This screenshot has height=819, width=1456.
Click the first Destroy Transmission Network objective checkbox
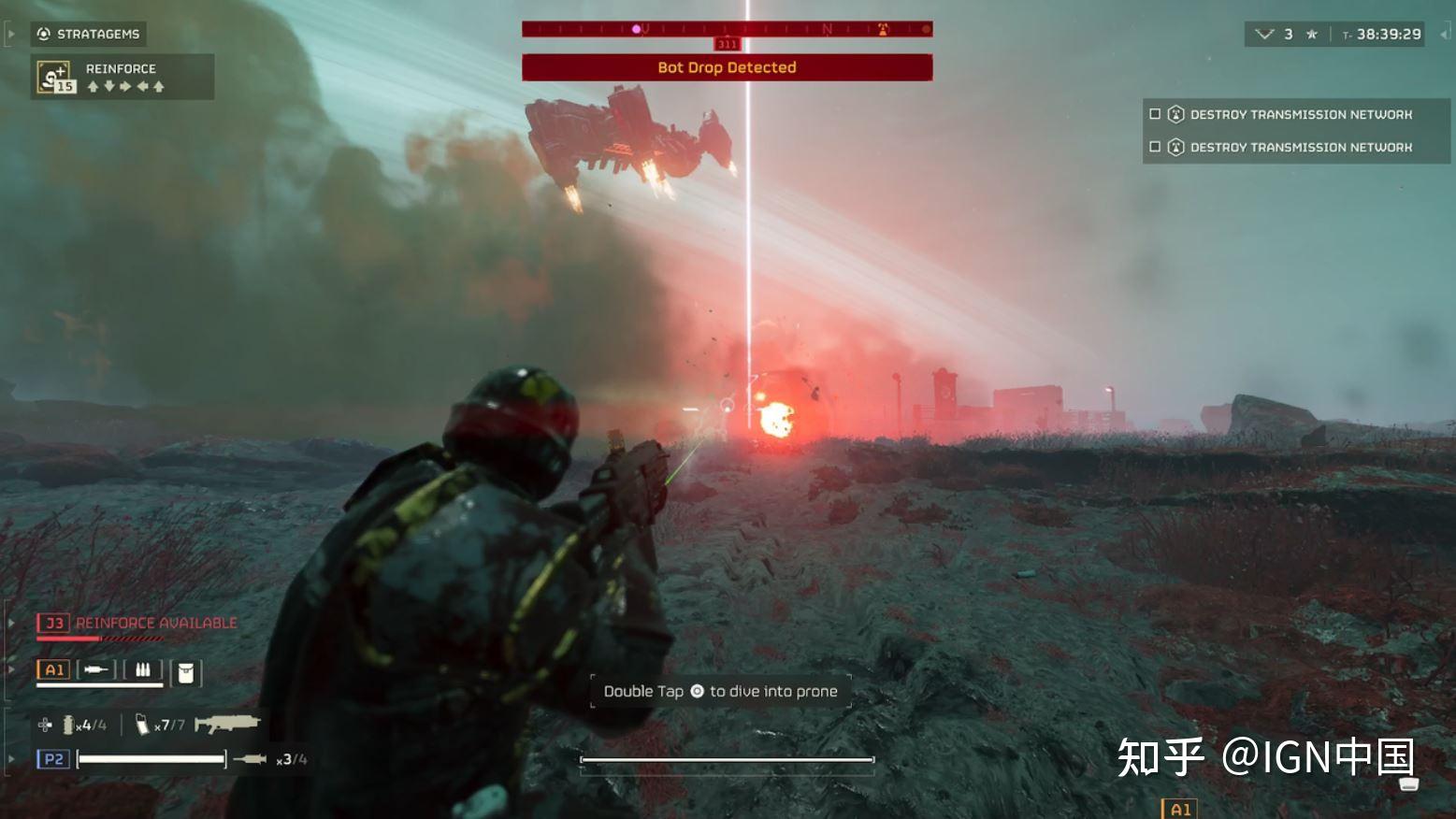point(1155,114)
